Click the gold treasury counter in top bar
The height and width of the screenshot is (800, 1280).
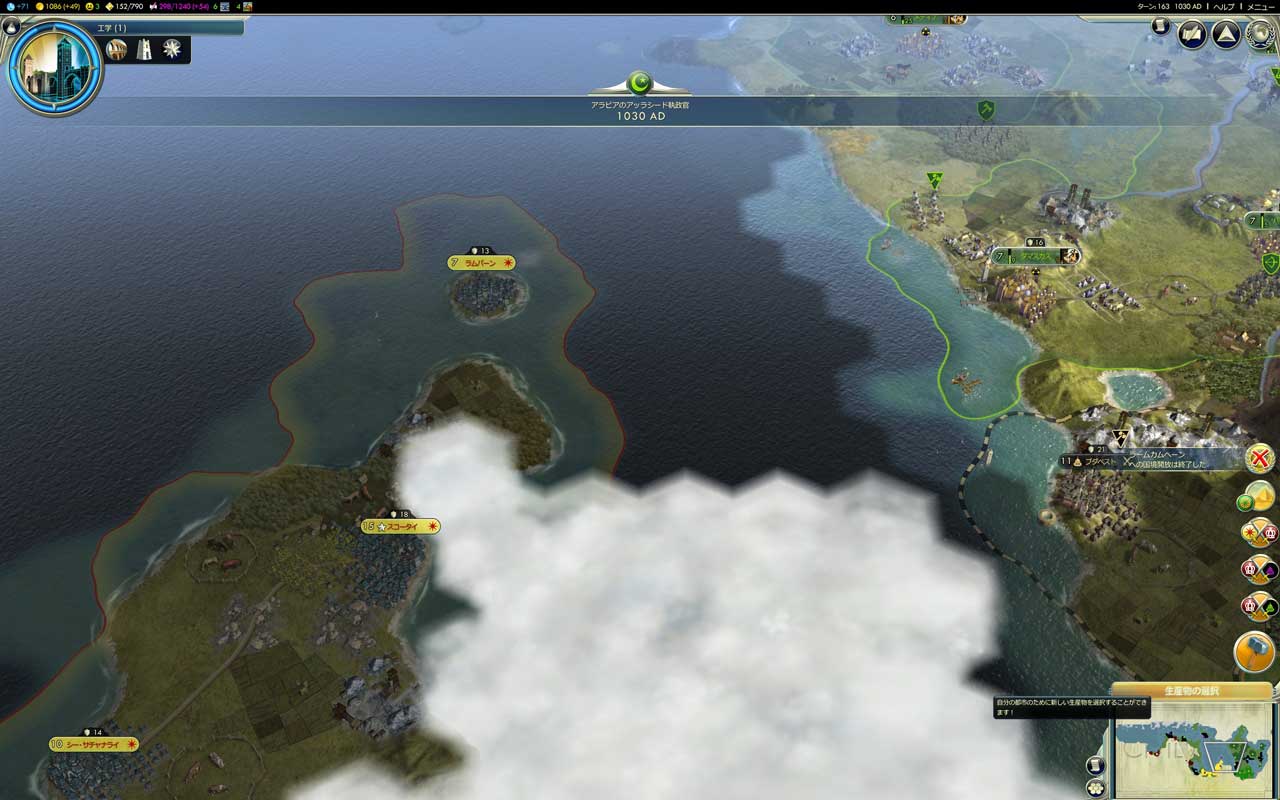tap(62, 6)
